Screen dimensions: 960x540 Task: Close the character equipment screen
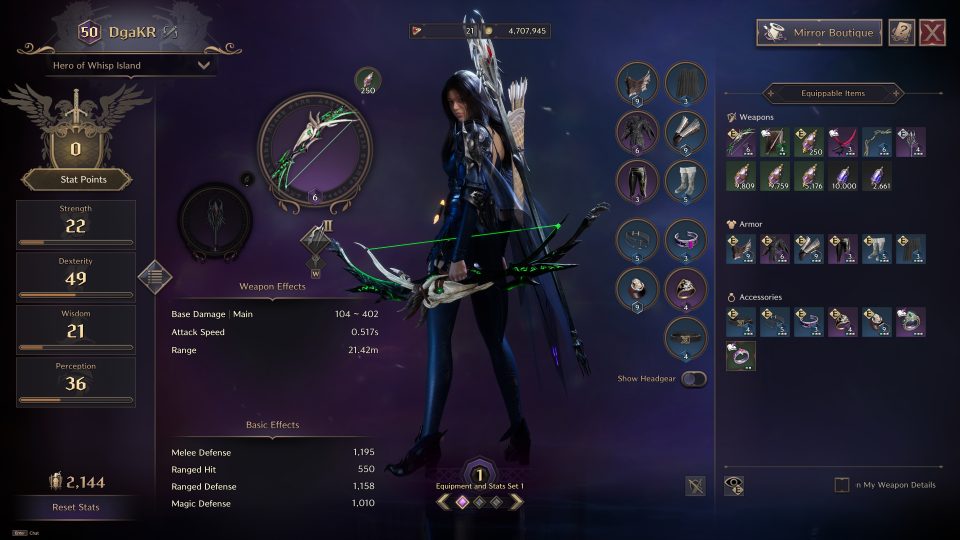(933, 33)
